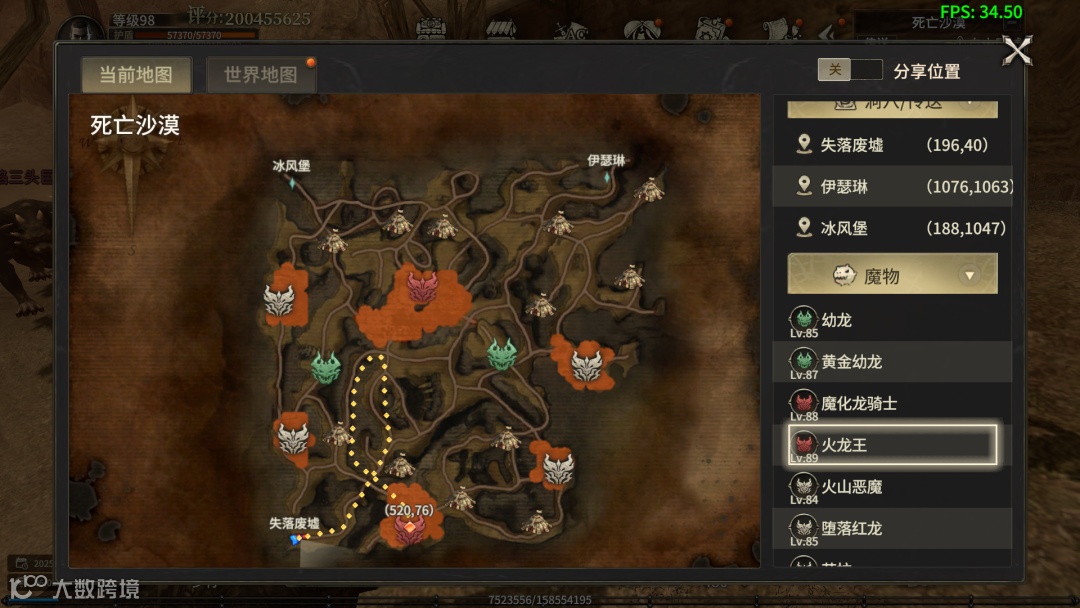Click the 失落废墟 marker on the map

tap(295, 537)
